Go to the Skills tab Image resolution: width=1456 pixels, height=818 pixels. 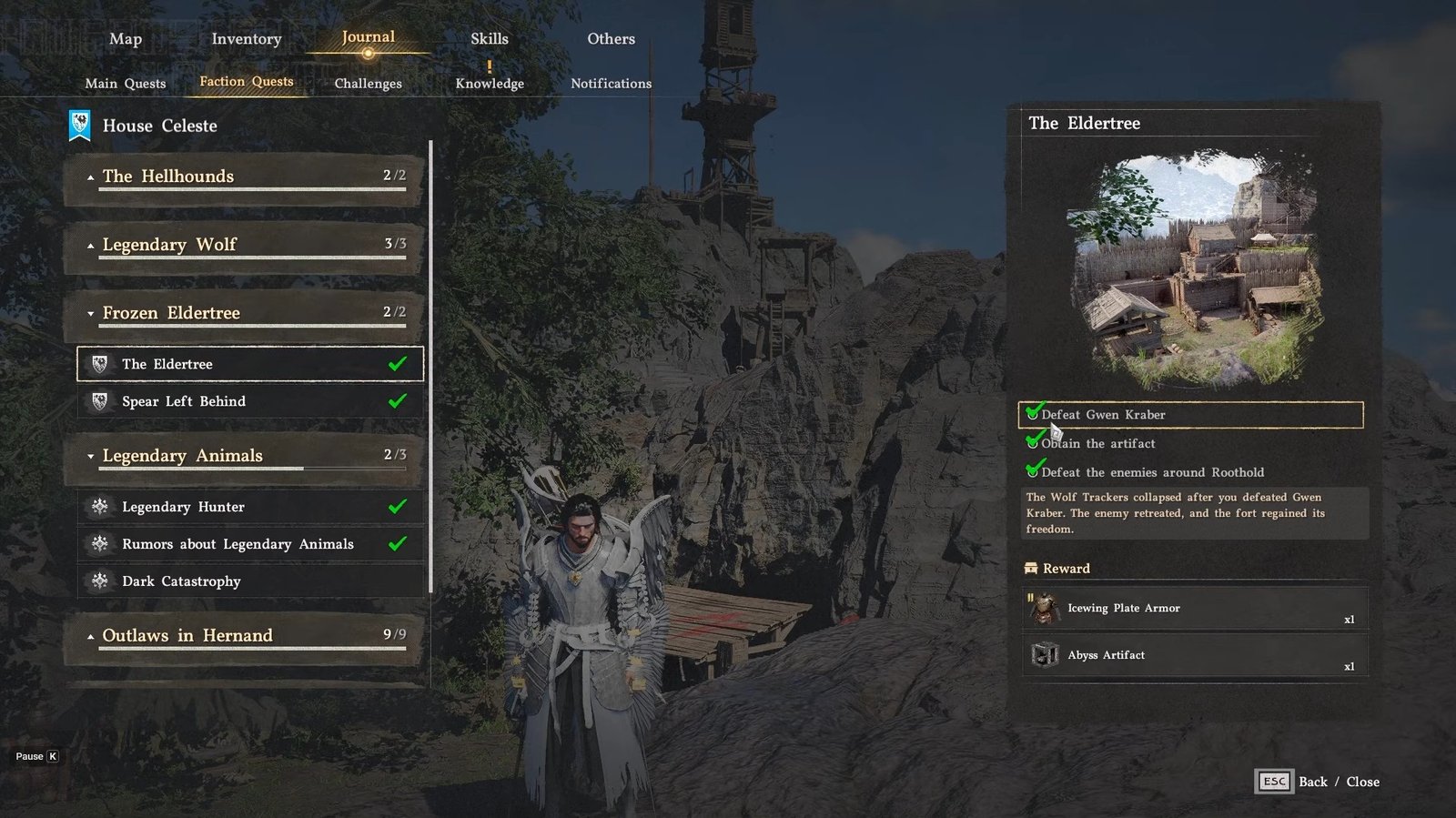click(x=490, y=39)
